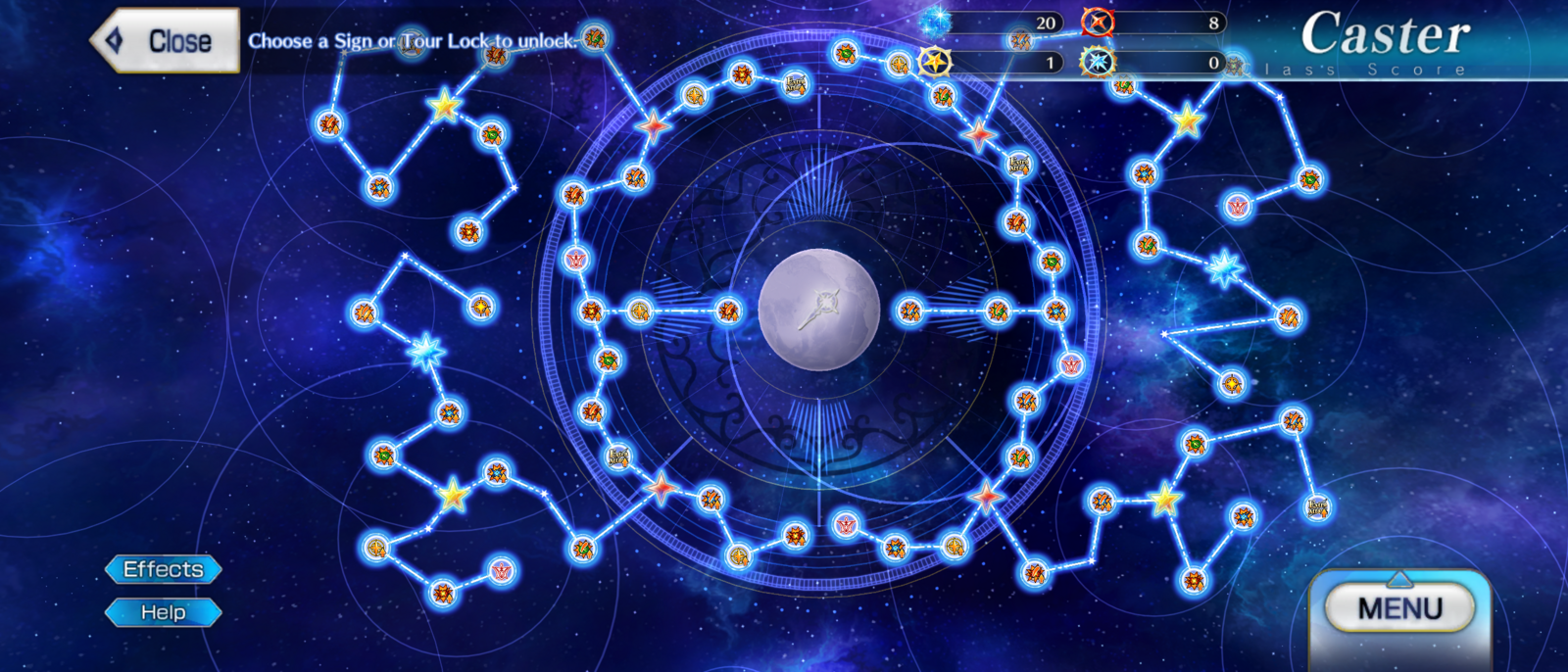Select the central moon node
This screenshot has height=672, width=1568.
[819, 310]
